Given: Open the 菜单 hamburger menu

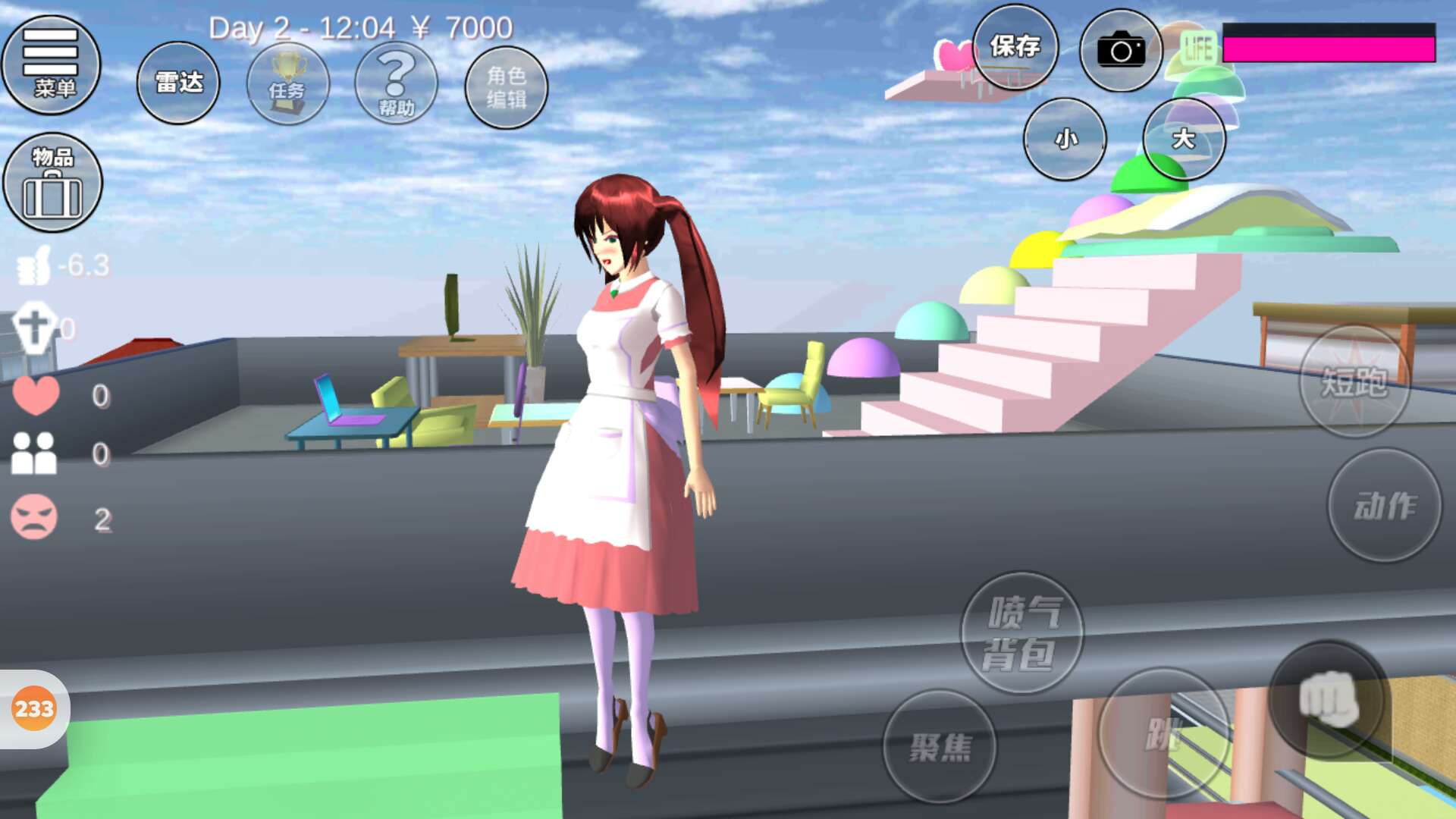Looking at the screenshot, I should [51, 64].
